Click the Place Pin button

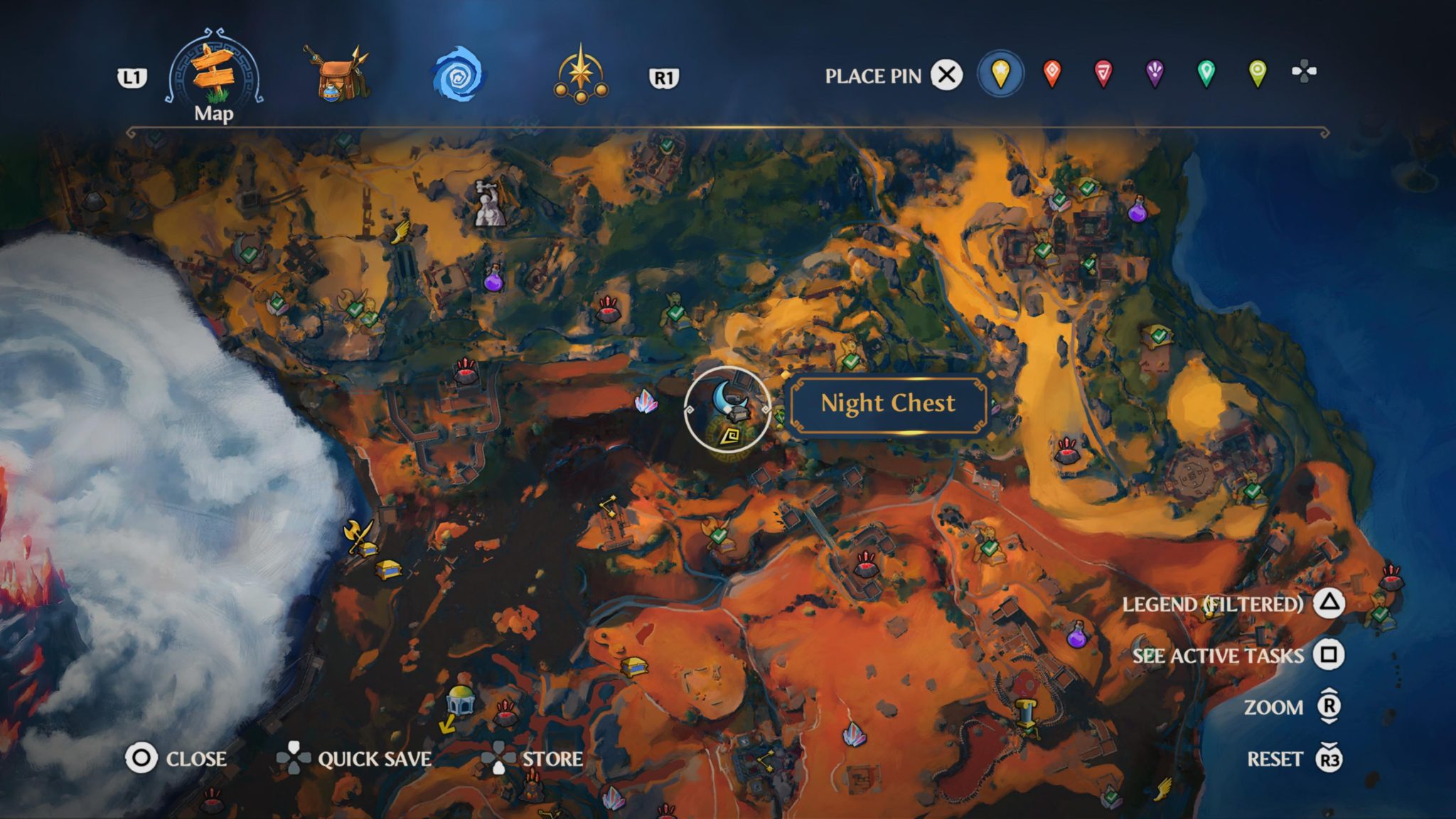point(946,73)
